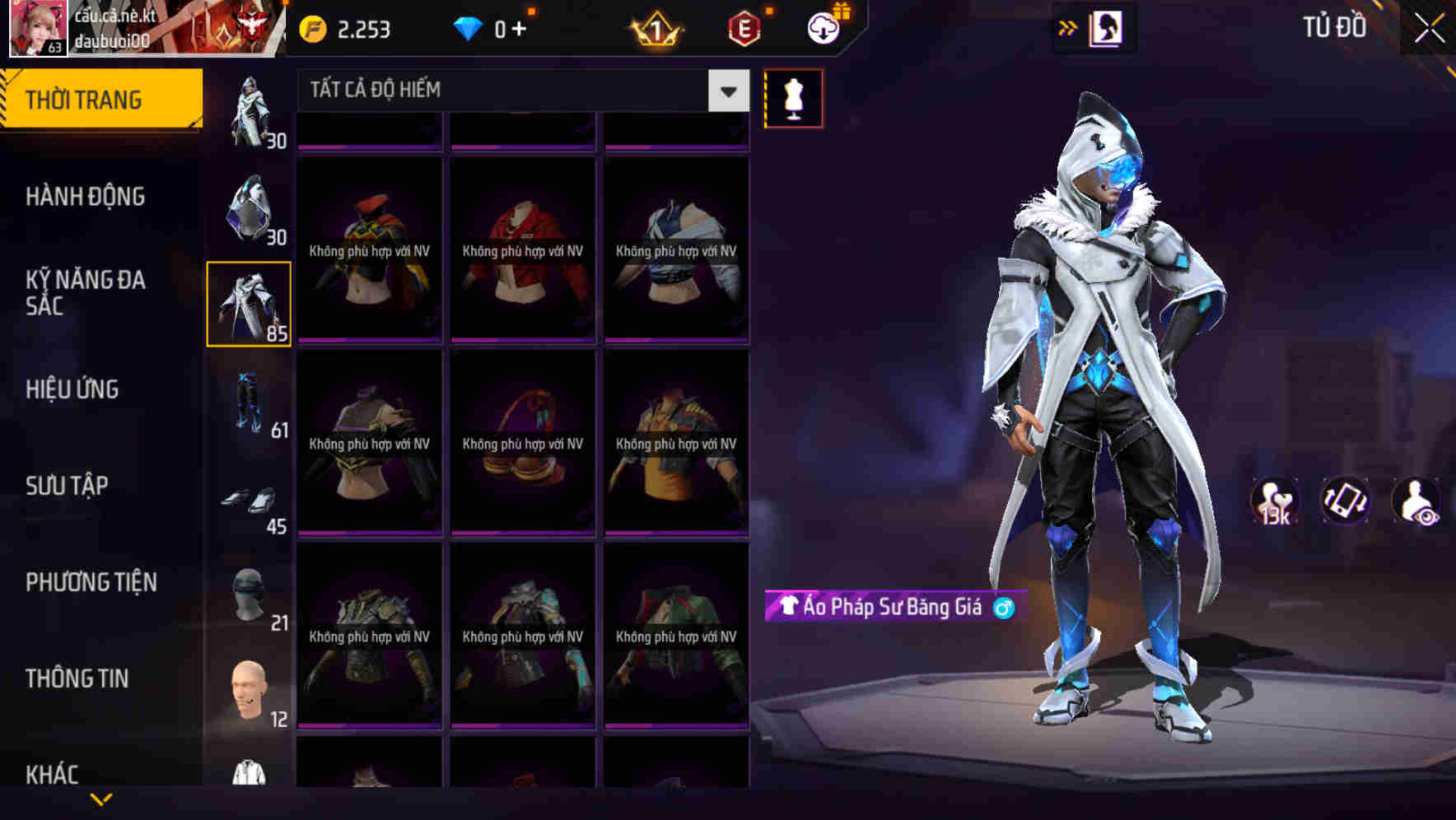Select the rank crown badge
The height and width of the screenshot is (820, 1456).
[x=655, y=28]
